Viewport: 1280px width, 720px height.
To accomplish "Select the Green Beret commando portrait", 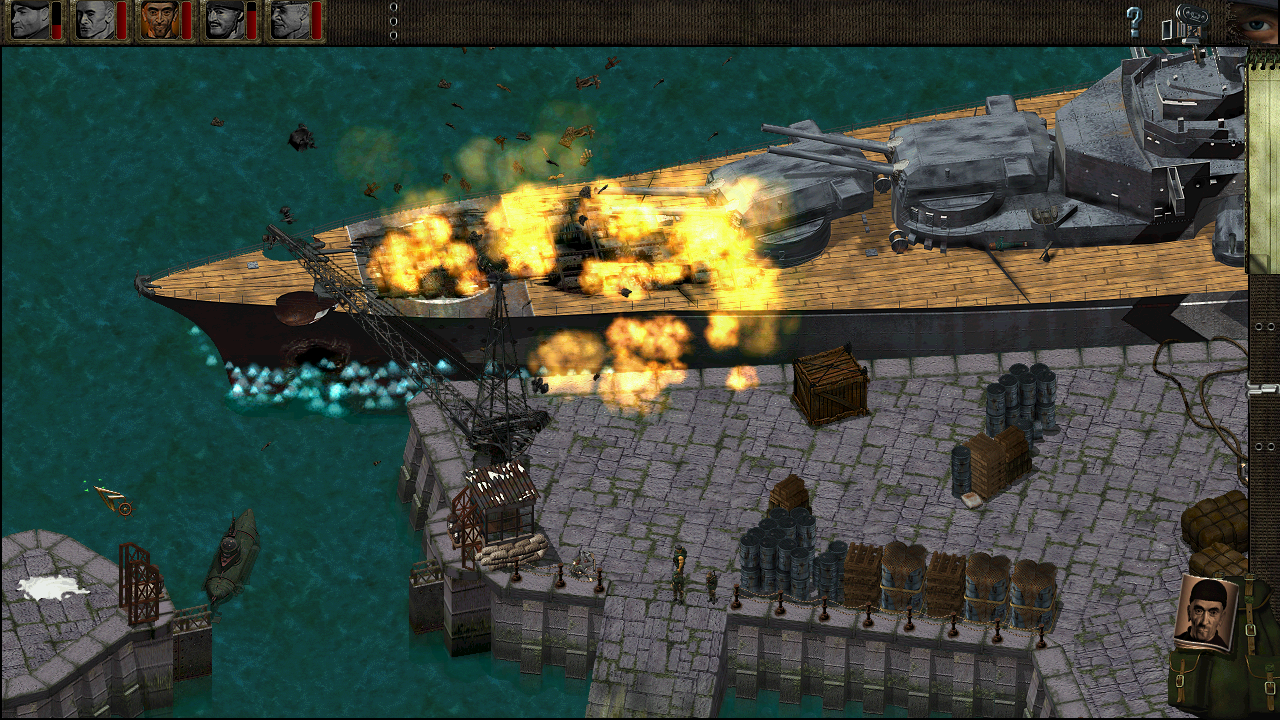I will coord(28,22).
